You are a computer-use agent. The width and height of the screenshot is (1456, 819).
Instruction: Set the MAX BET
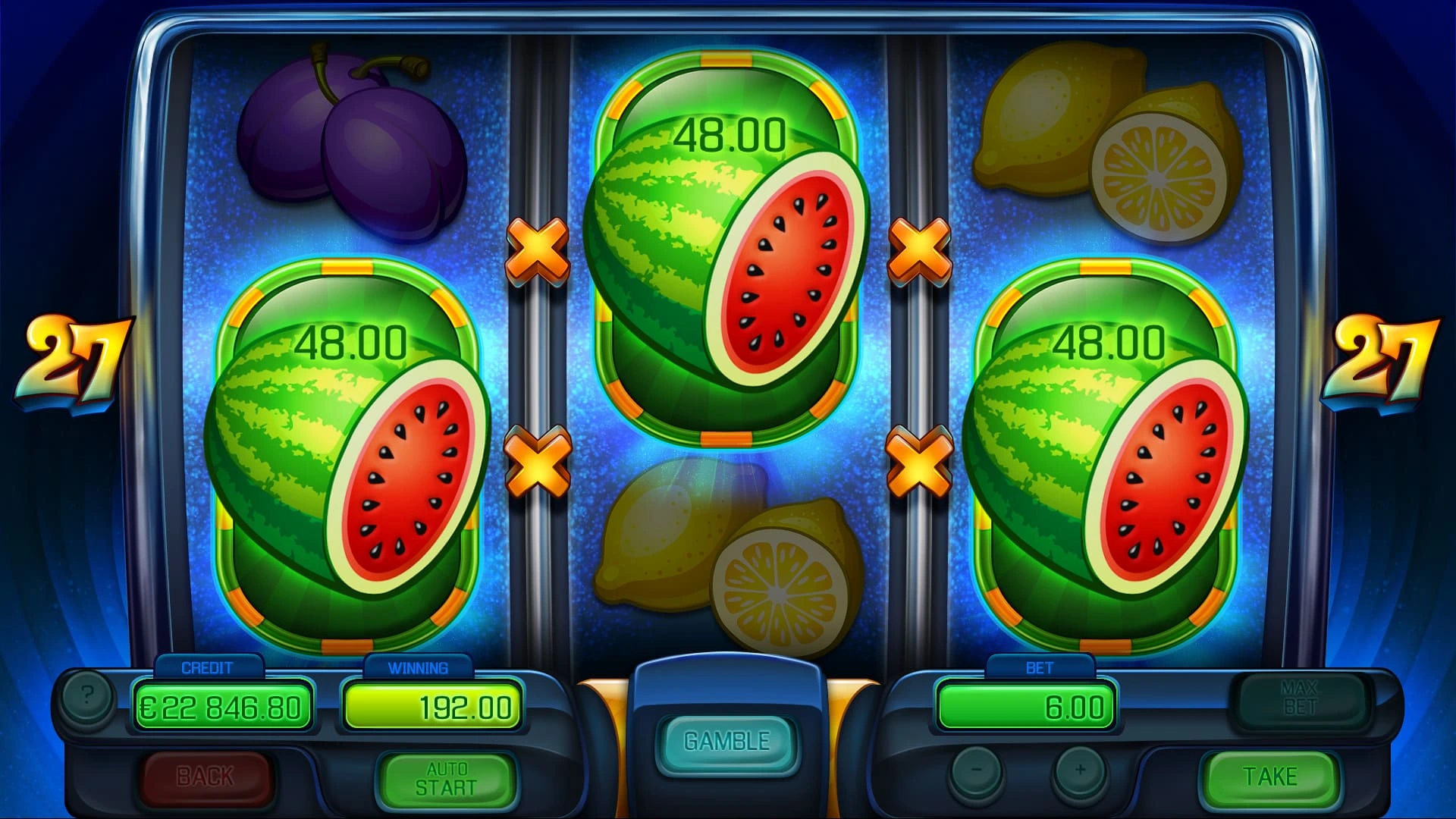pos(1299,698)
